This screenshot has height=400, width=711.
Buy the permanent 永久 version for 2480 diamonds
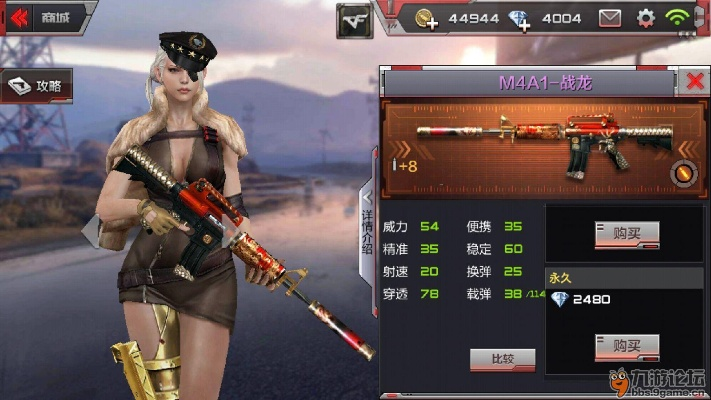(x=626, y=346)
